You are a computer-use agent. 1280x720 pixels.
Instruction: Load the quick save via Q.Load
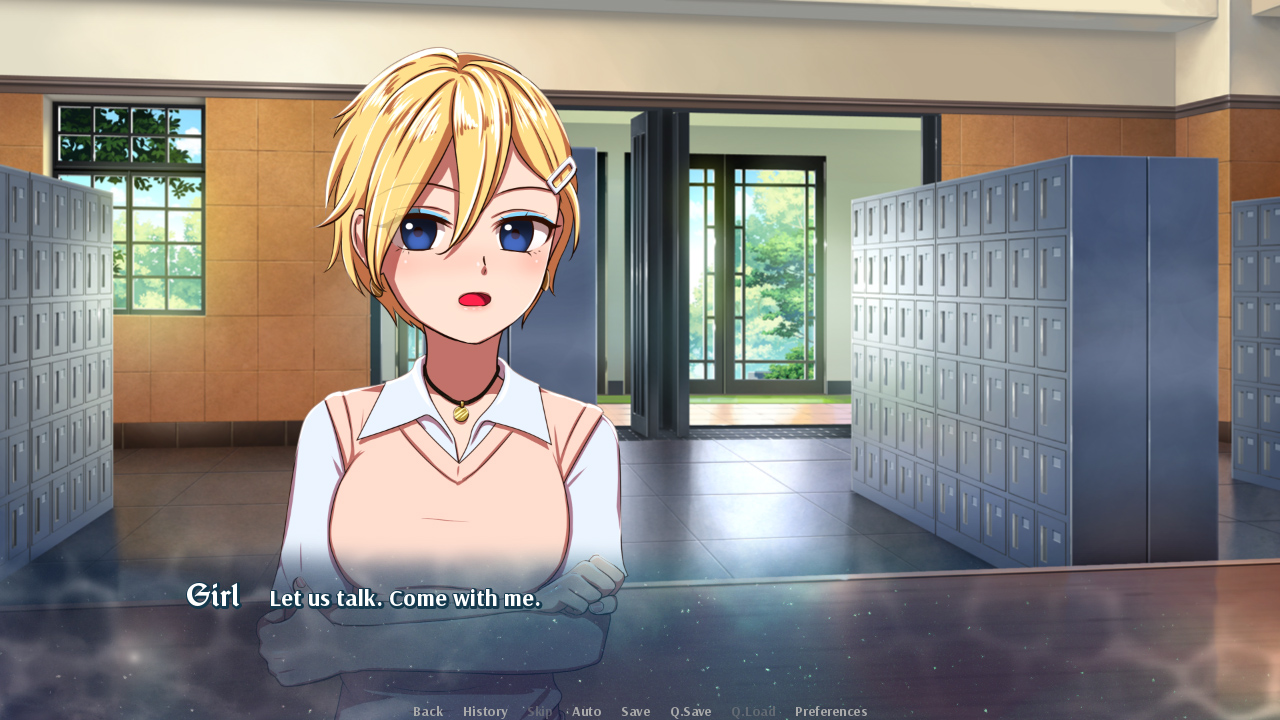point(754,711)
